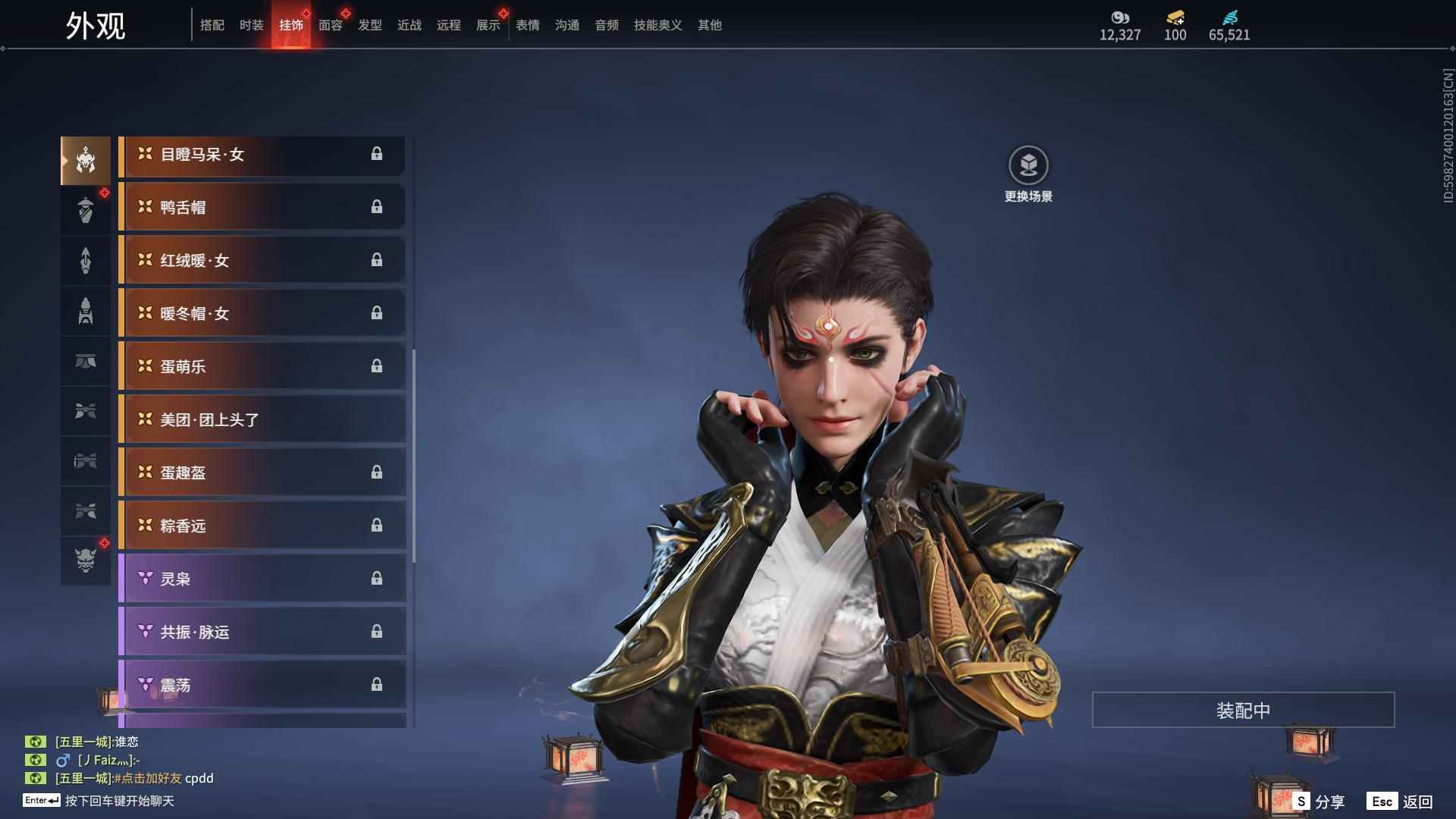
Task: Open the 近战 weapon skins tab
Action: coord(409,25)
